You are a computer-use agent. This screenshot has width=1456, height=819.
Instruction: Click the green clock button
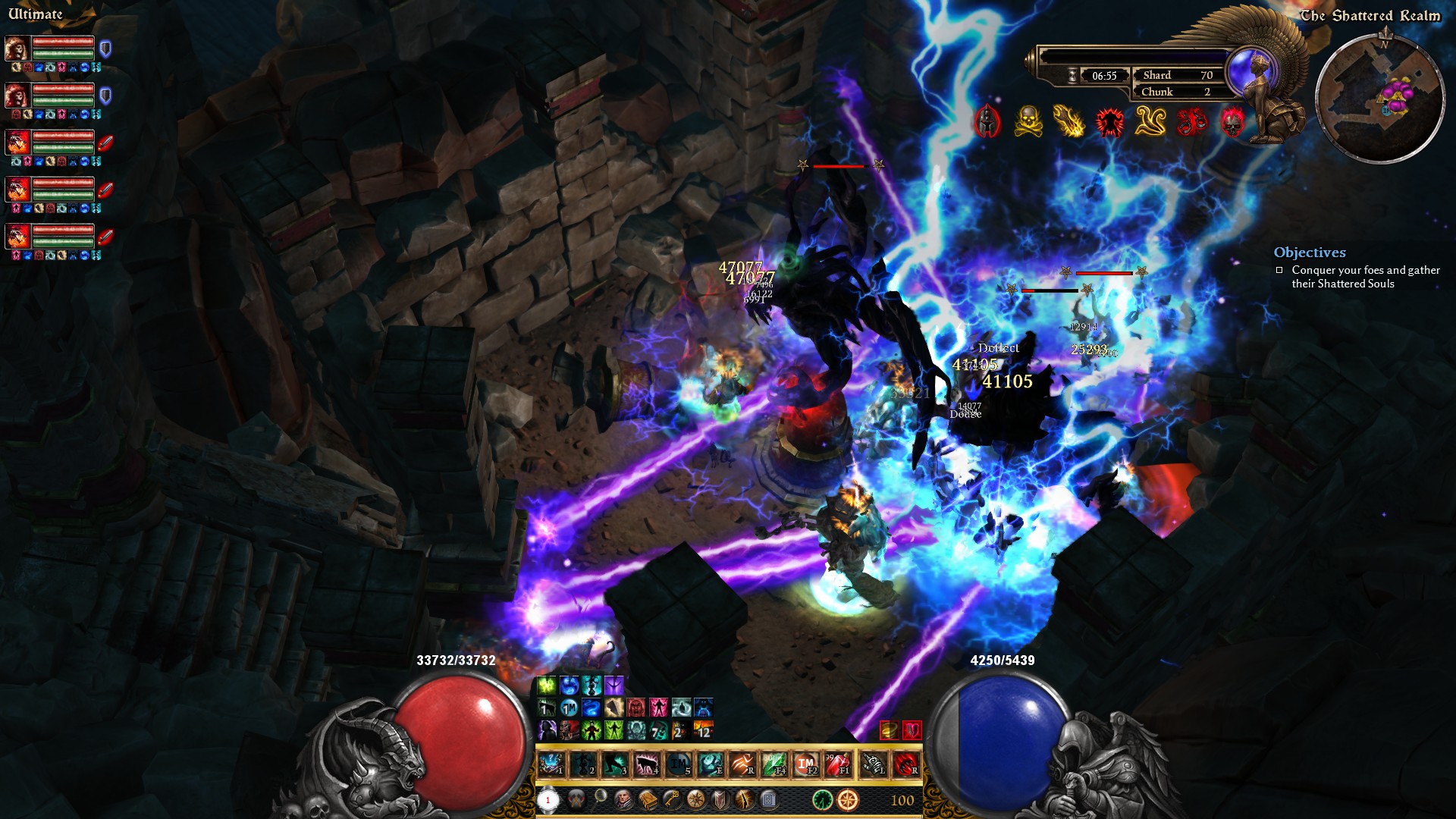[x=823, y=799]
